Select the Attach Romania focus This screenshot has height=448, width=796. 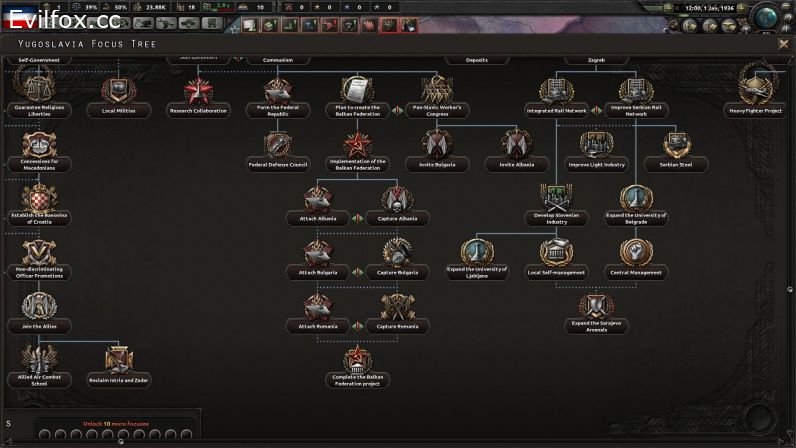click(x=317, y=310)
